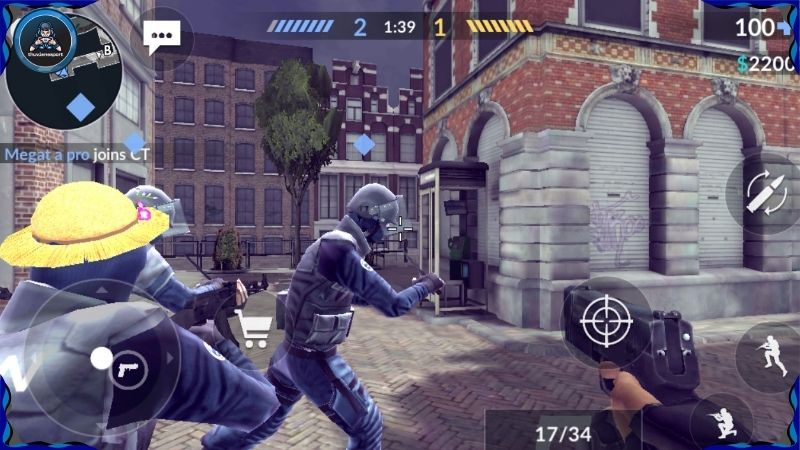Viewport: 800px width, 450px height.
Task: Reload weapon with the bullets button
Action: tap(765, 193)
